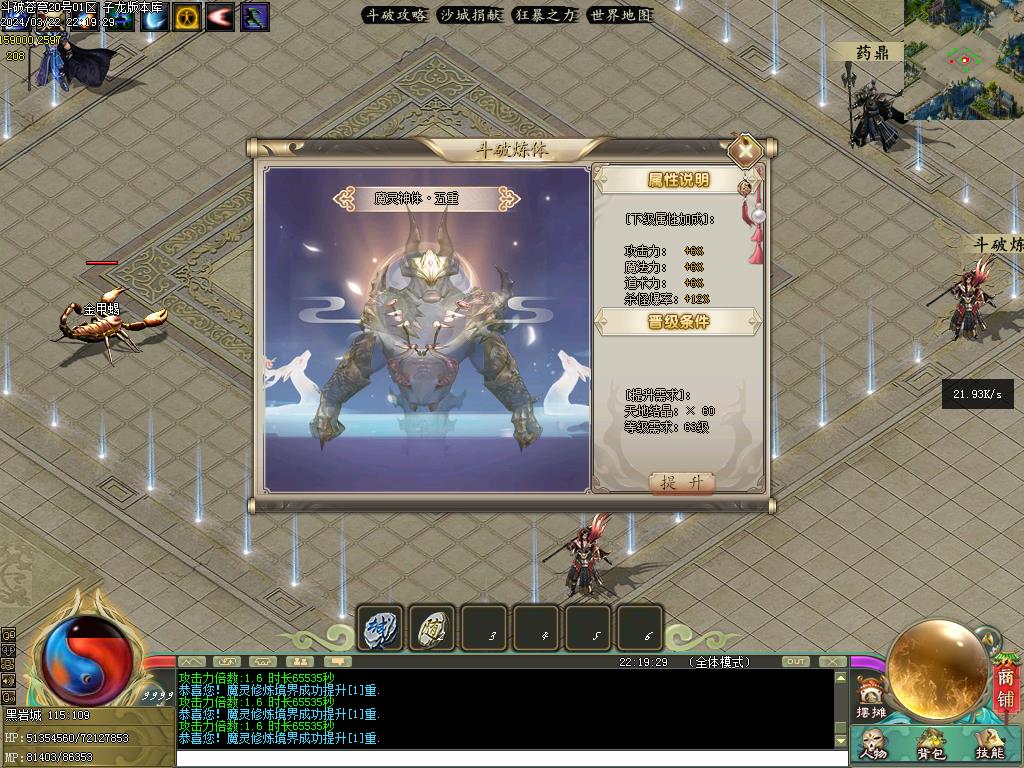The image size is (1024, 768).
Task: Open the 世界地图 world map
Action: pos(620,15)
